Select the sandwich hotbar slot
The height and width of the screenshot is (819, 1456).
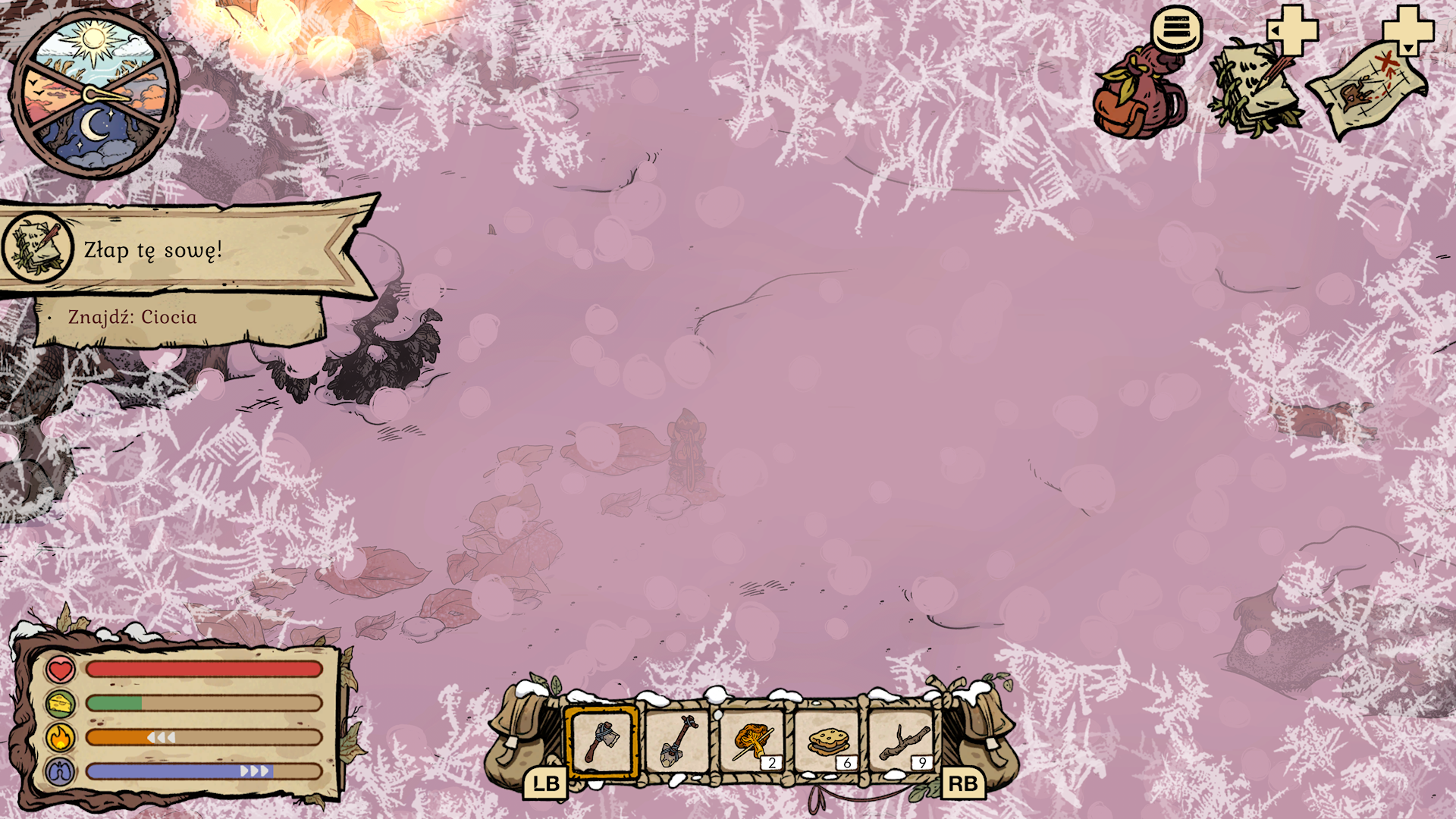[x=827, y=741]
